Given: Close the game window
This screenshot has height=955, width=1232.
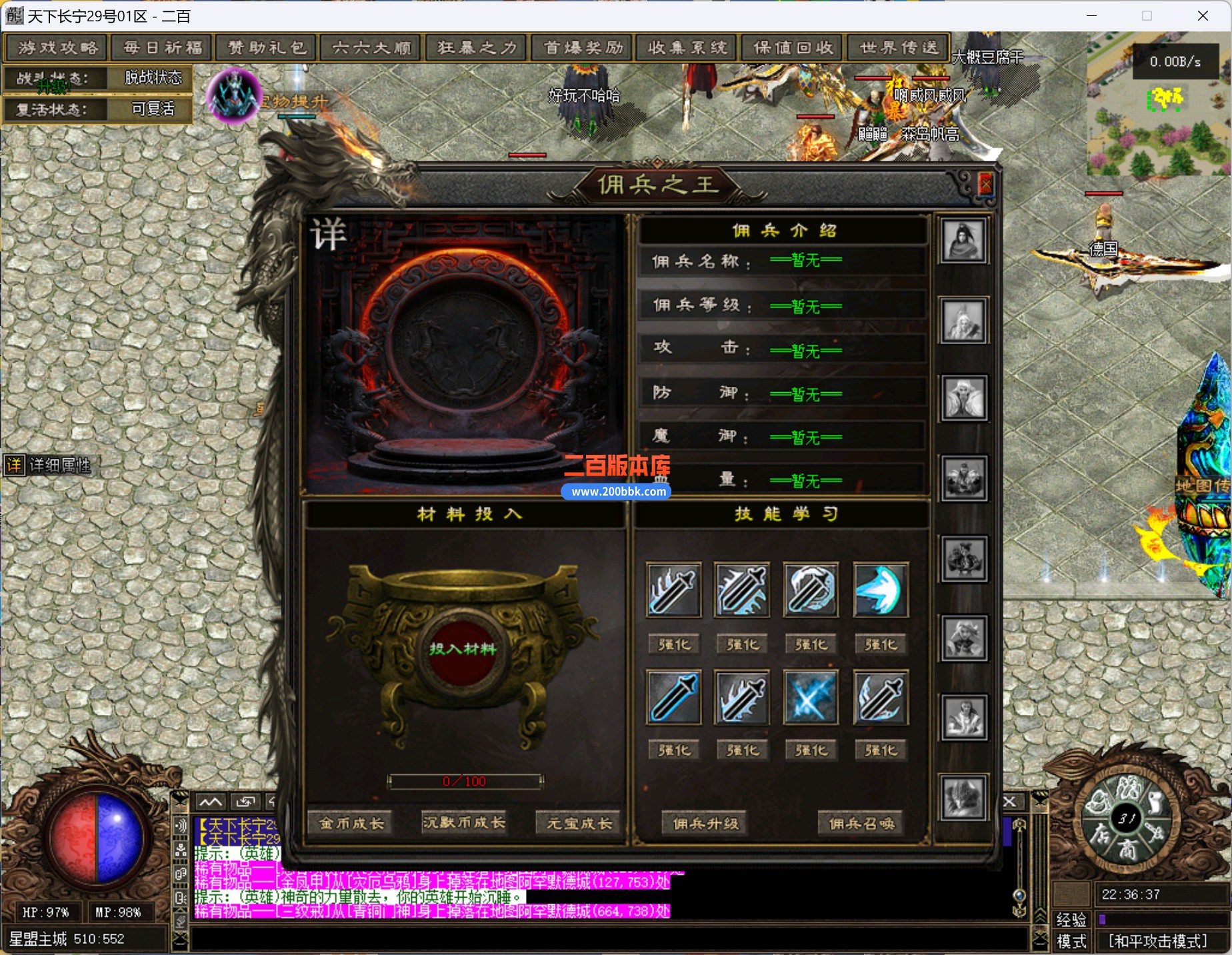Looking at the screenshot, I should pyautogui.click(x=1203, y=16).
